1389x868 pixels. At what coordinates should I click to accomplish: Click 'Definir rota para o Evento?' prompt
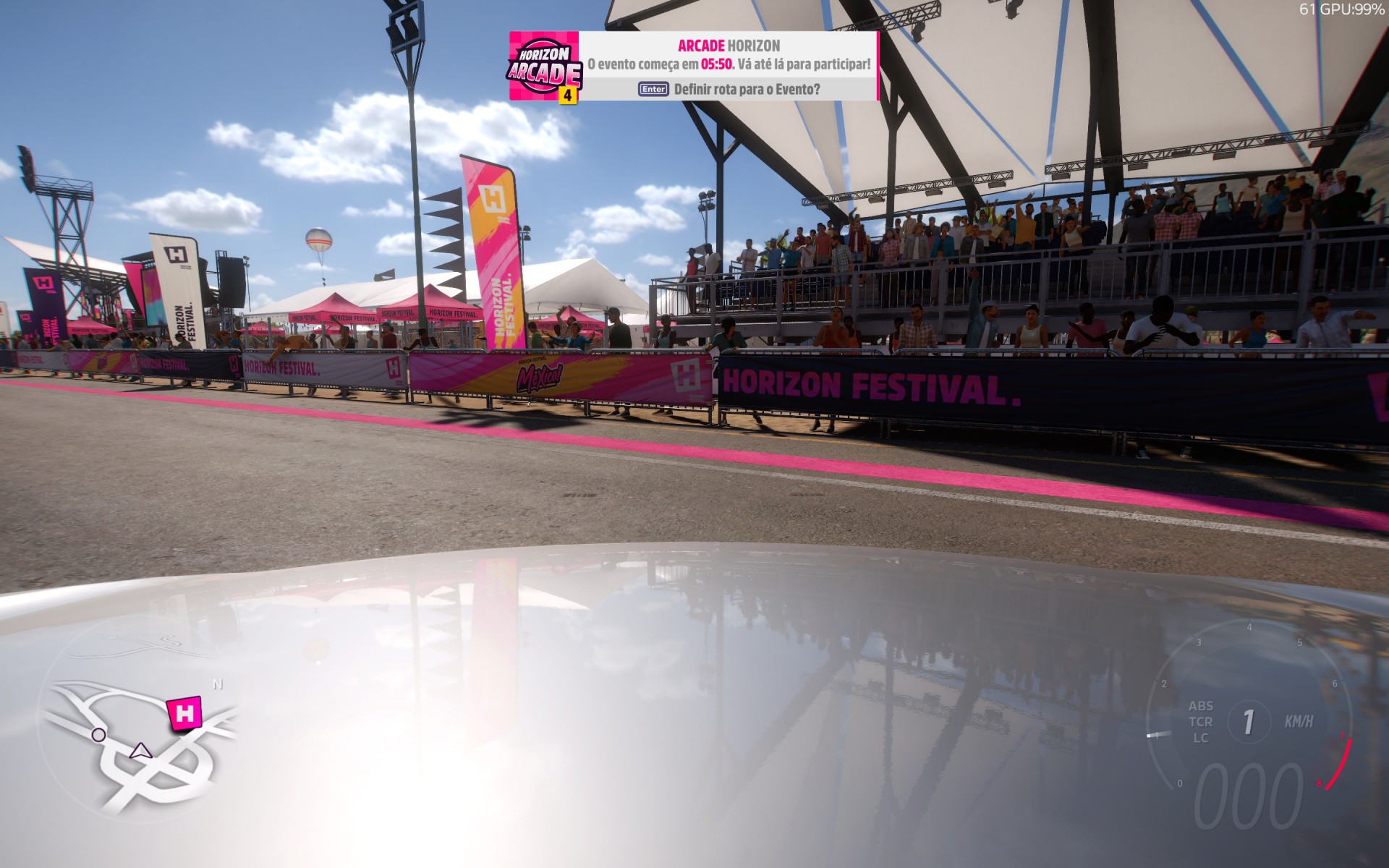pos(745,90)
